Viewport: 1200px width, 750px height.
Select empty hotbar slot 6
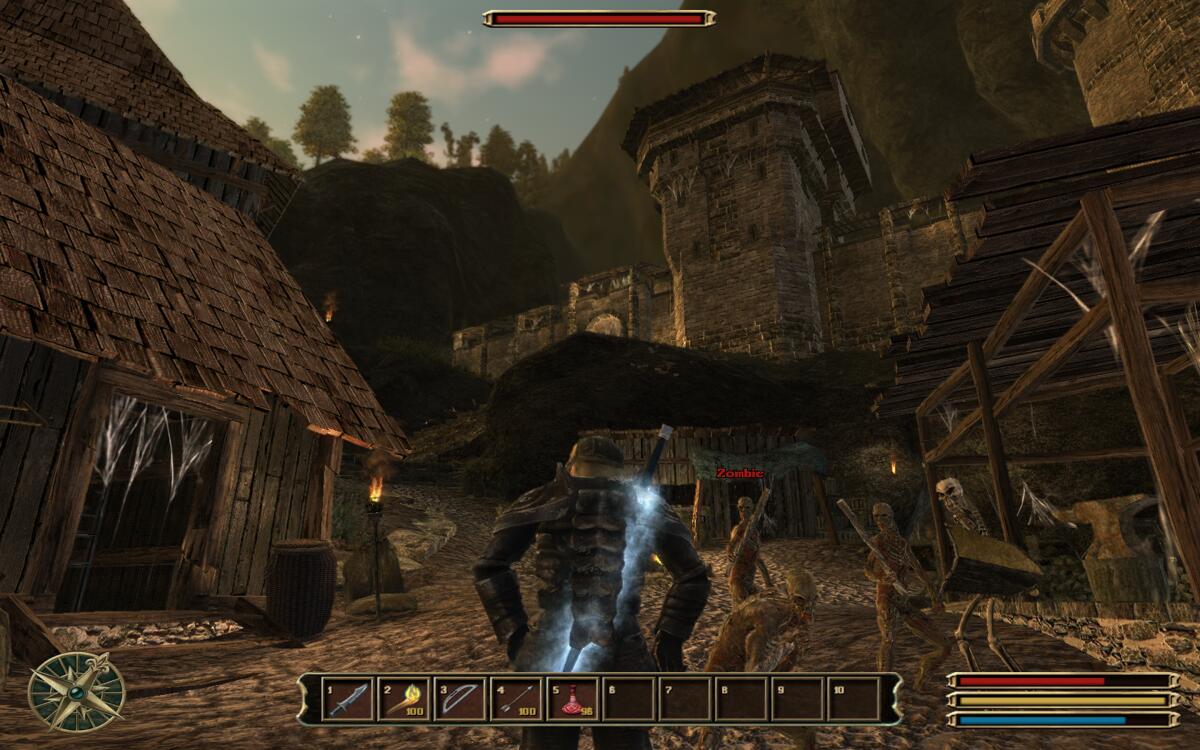[628, 698]
